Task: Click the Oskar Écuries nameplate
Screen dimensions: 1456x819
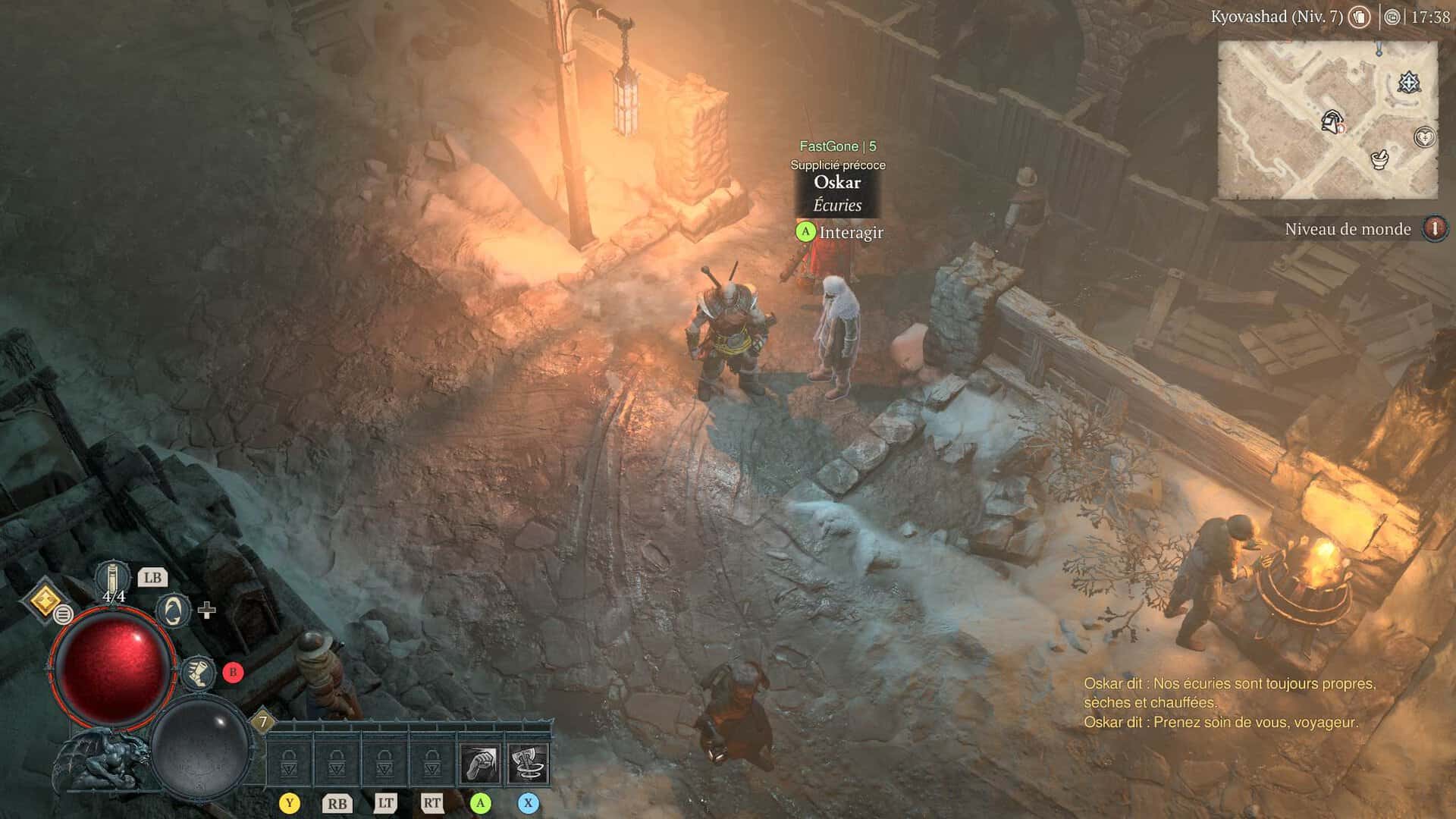Action: click(837, 193)
